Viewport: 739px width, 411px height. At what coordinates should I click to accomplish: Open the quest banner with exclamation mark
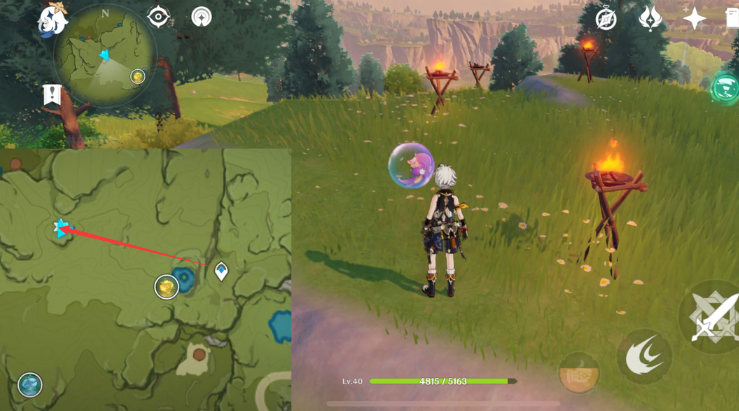click(52, 95)
